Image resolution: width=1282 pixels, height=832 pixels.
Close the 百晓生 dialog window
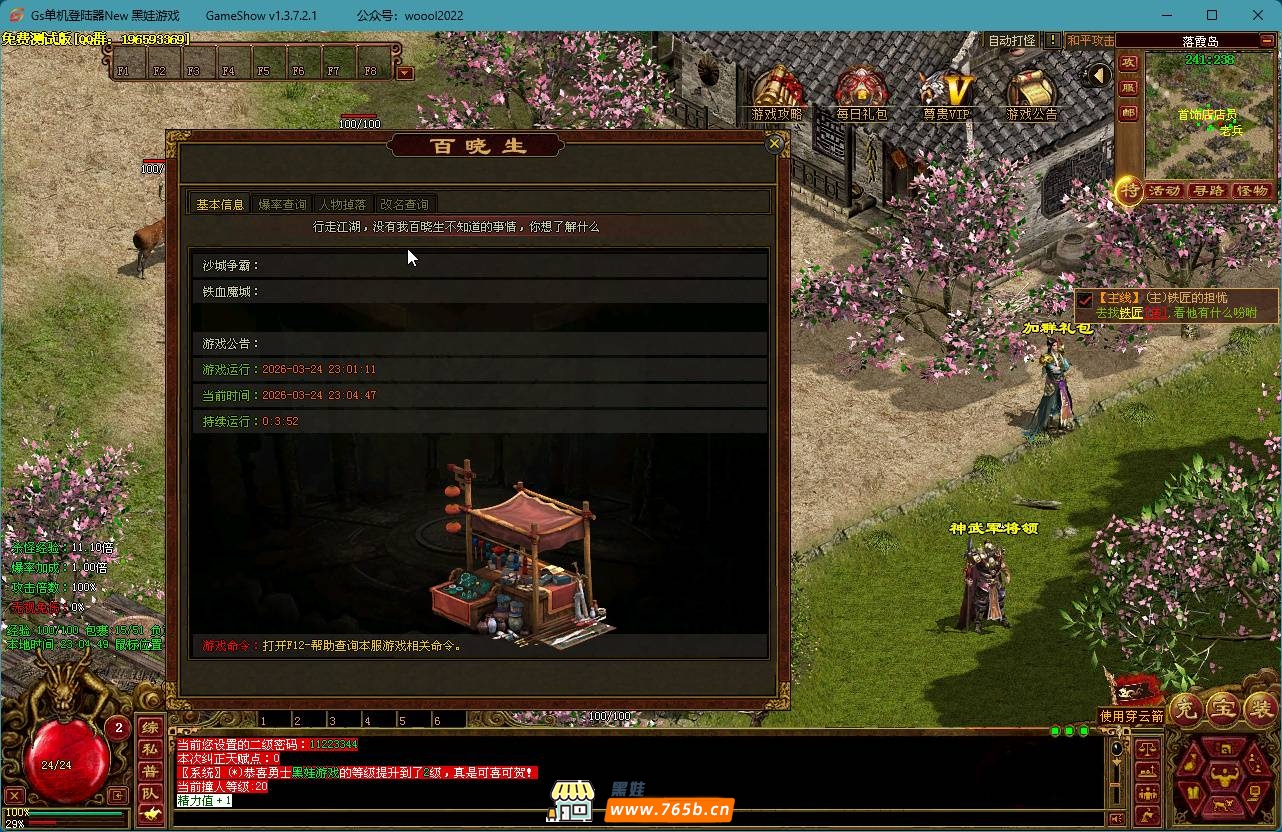[774, 144]
